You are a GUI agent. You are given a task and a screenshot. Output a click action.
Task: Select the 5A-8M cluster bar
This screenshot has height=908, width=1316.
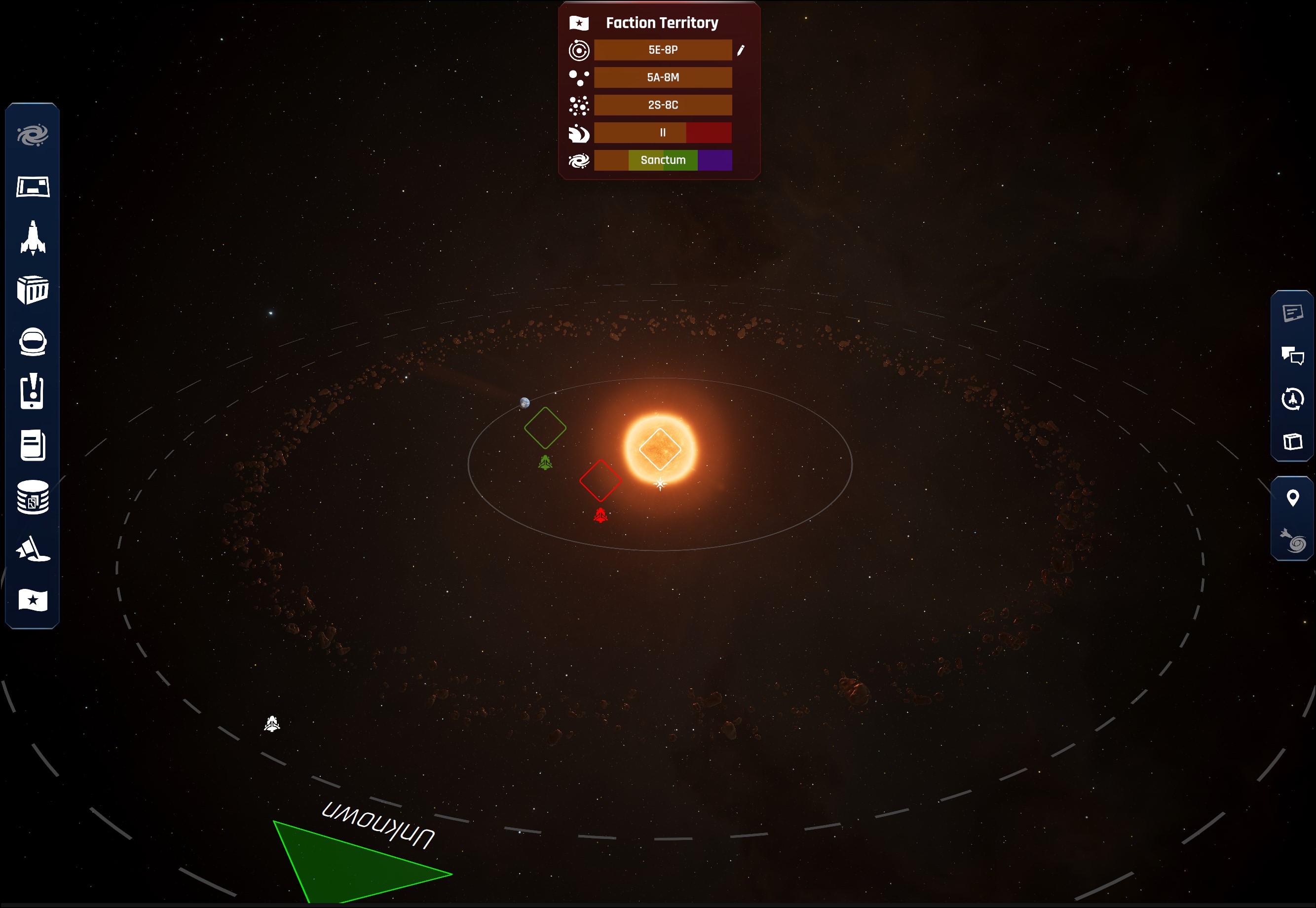point(663,77)
